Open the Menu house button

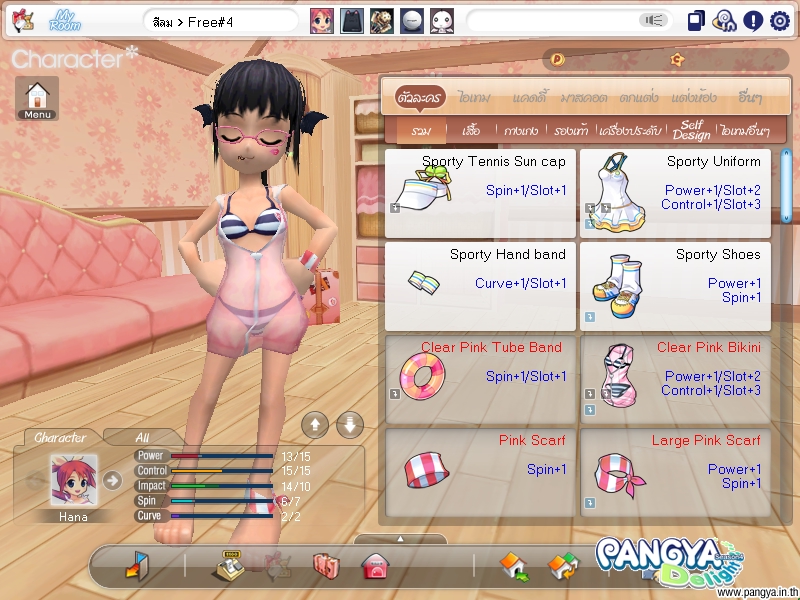[x=37, y=98]
